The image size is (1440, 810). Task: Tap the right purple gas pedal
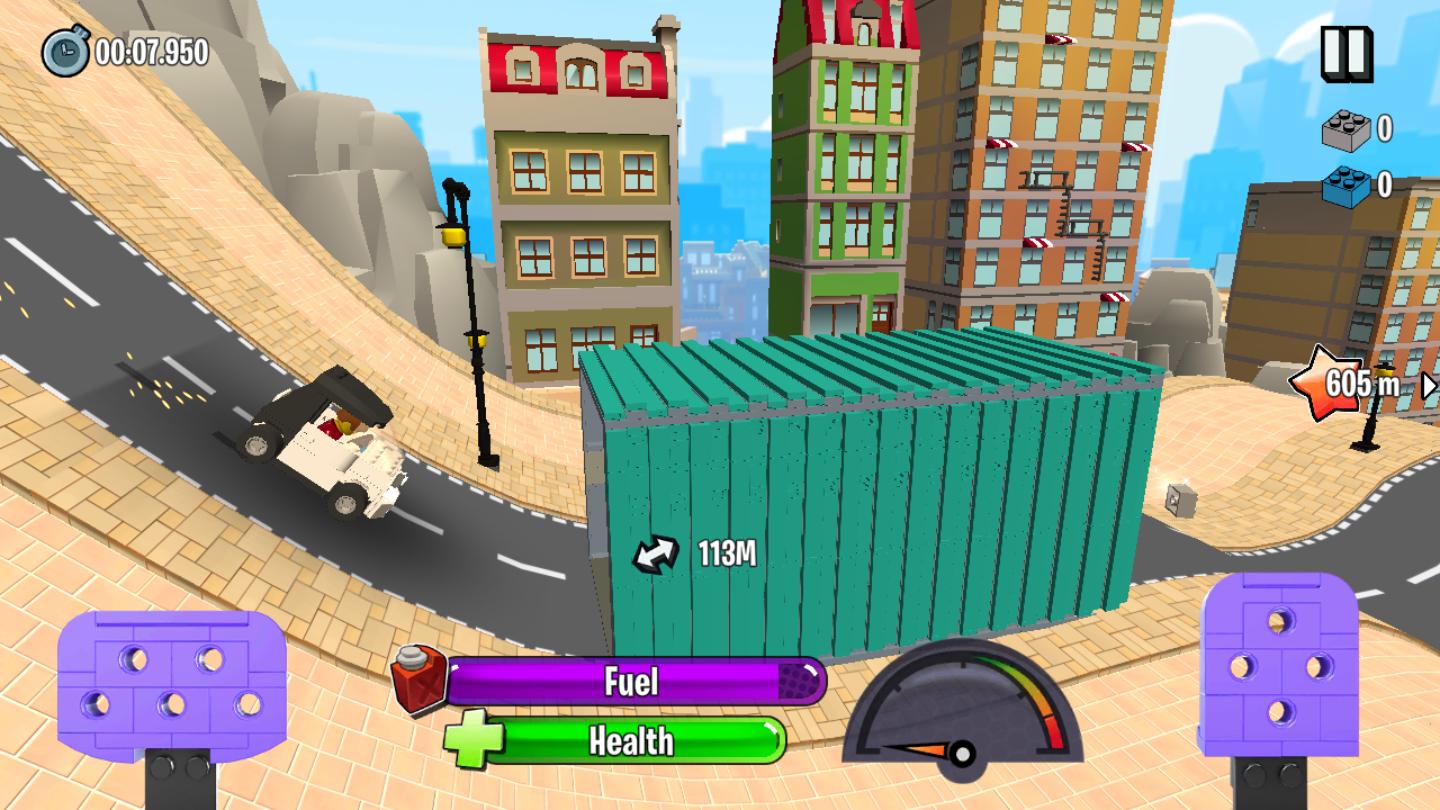coord(1279,665)
